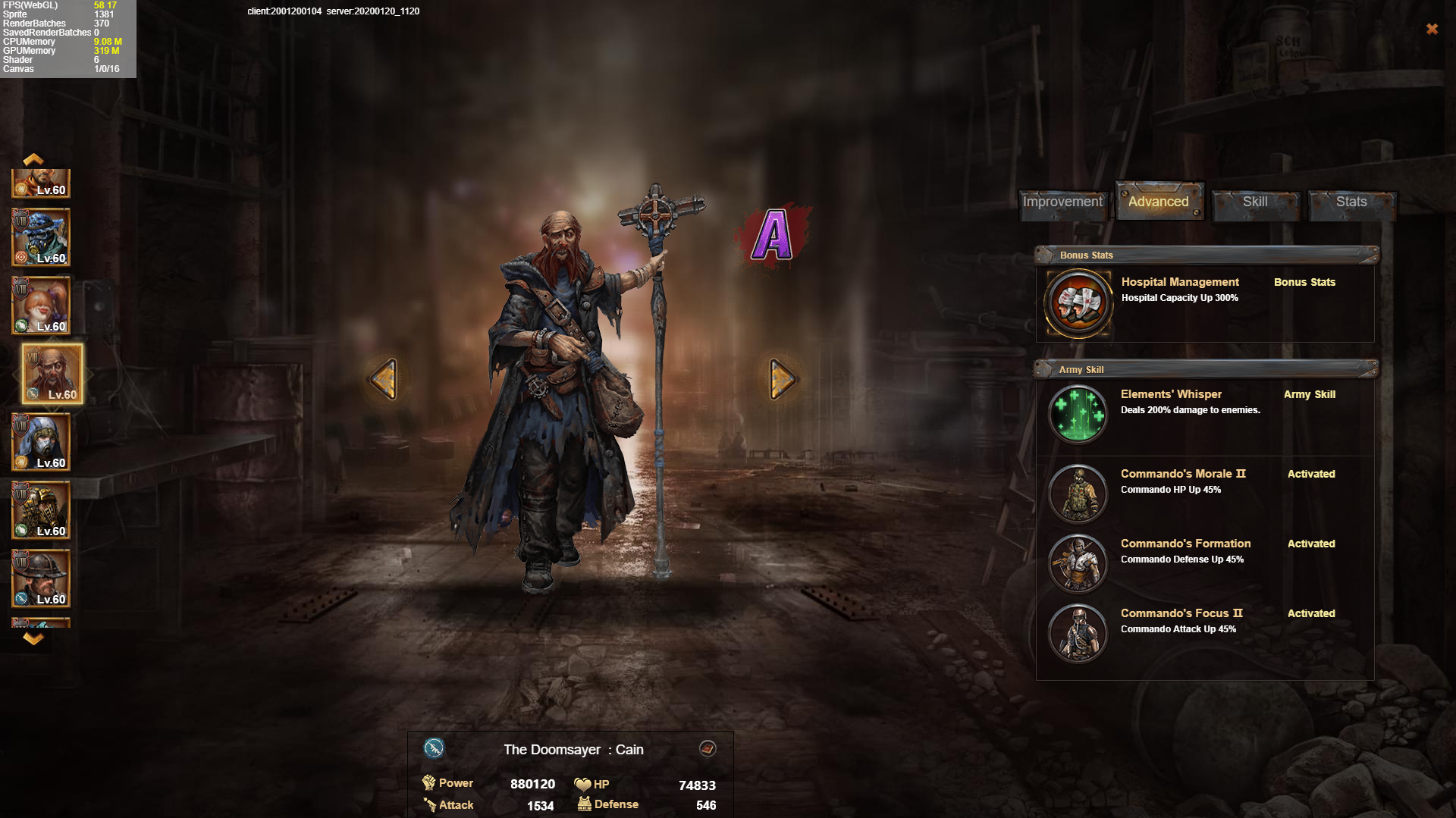Select the gold-armored hero portrait
The height and width of the screenshot is (818, 1456).
point(41,510)
